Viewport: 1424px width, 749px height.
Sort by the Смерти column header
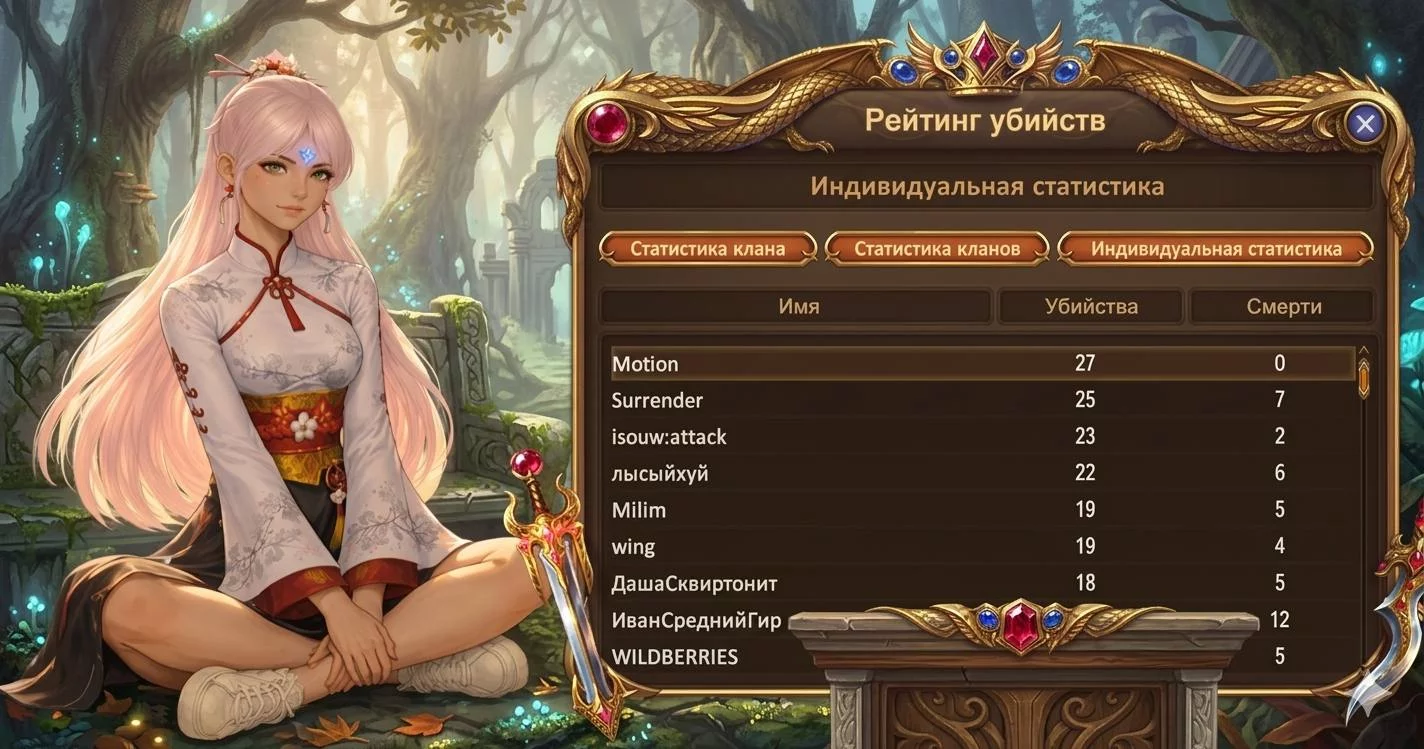coord(1283,307)
